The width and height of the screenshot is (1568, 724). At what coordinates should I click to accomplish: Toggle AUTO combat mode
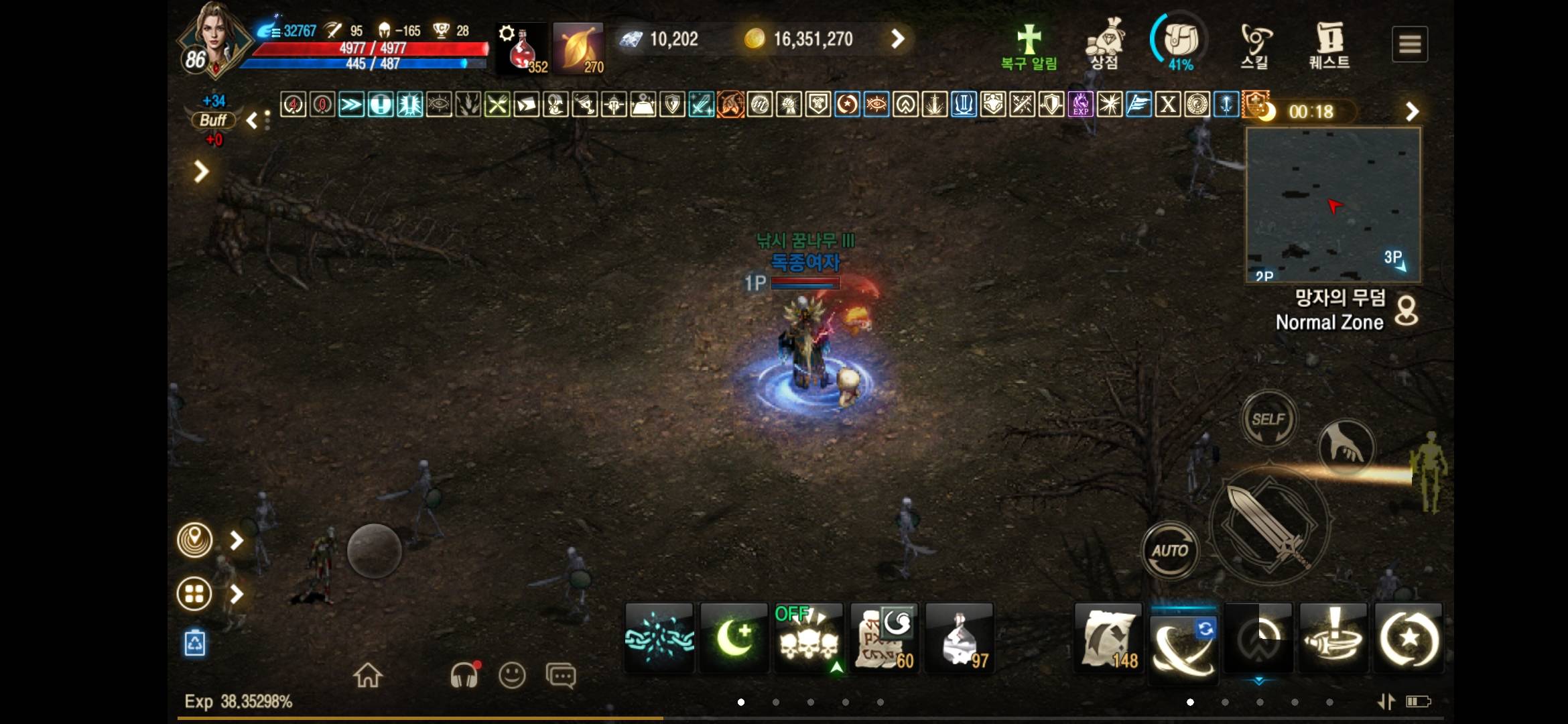[1170, 550]
